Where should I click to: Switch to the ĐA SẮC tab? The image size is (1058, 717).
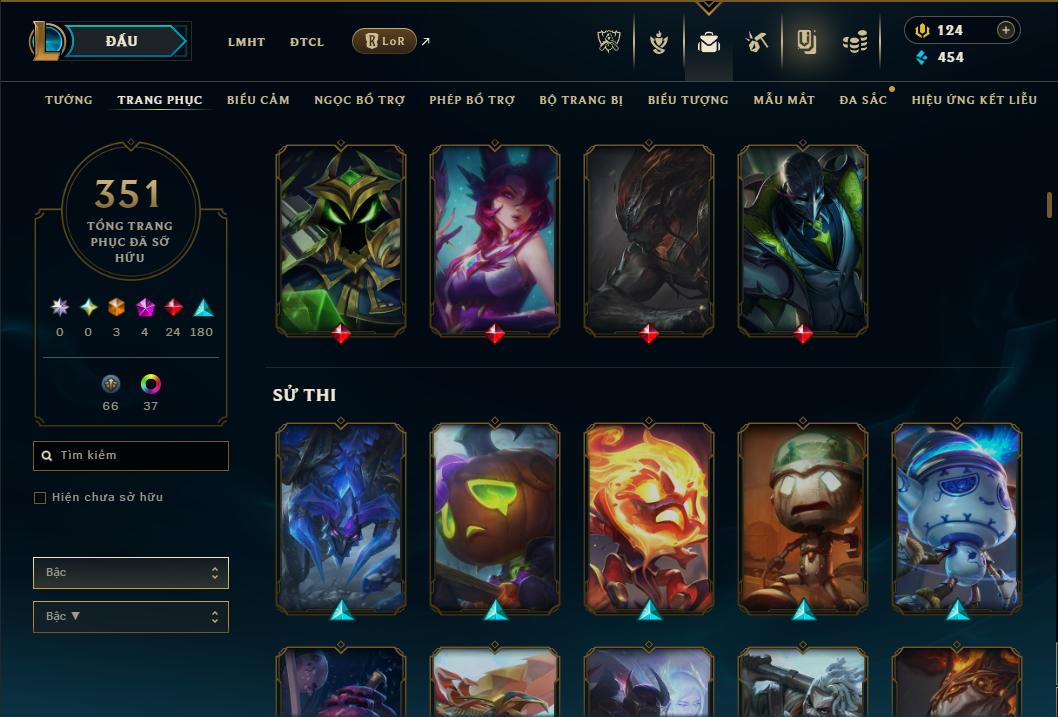coord(863,100)
